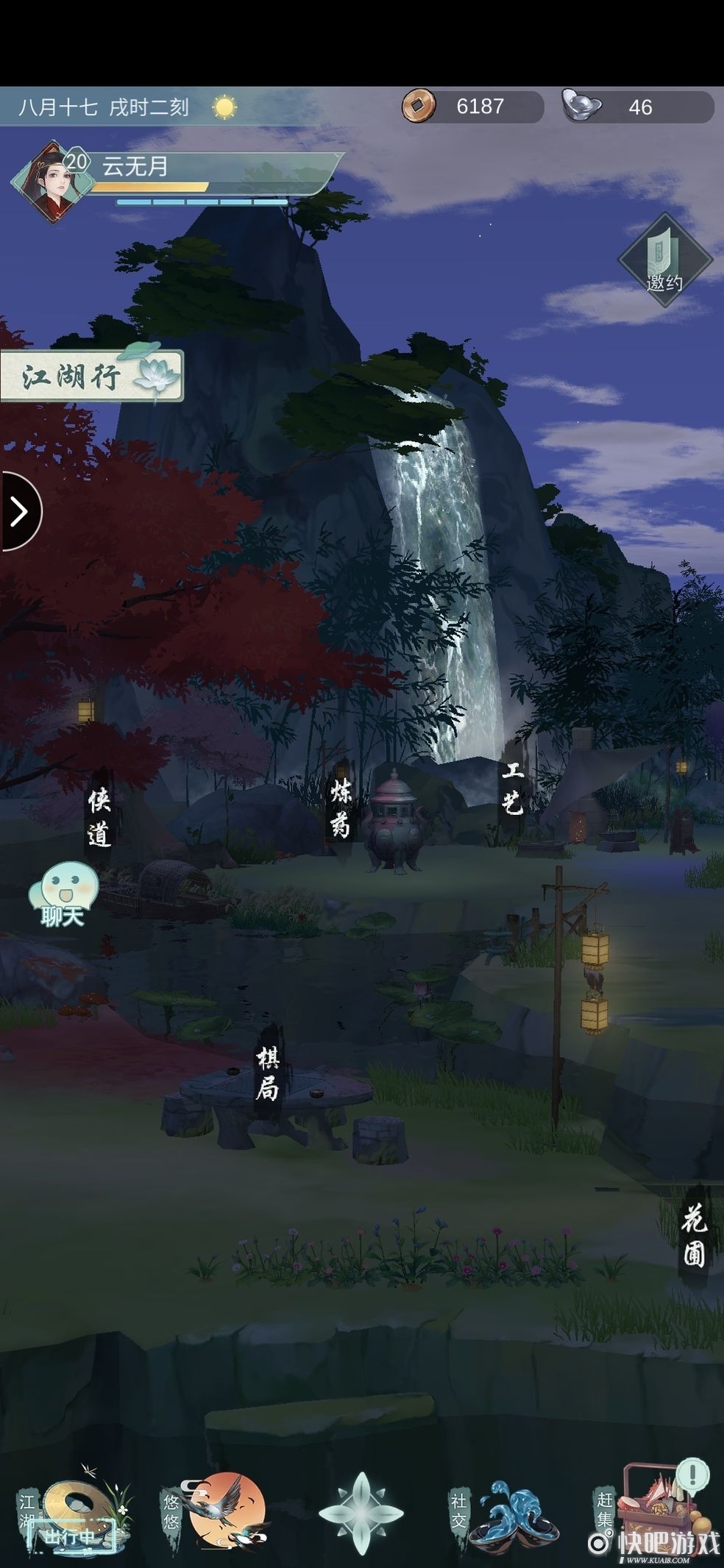The width and height of the screenshot is (724, 1568).
Task: Open the 炼药 alchemy station
Action: [x=341, y=809]
